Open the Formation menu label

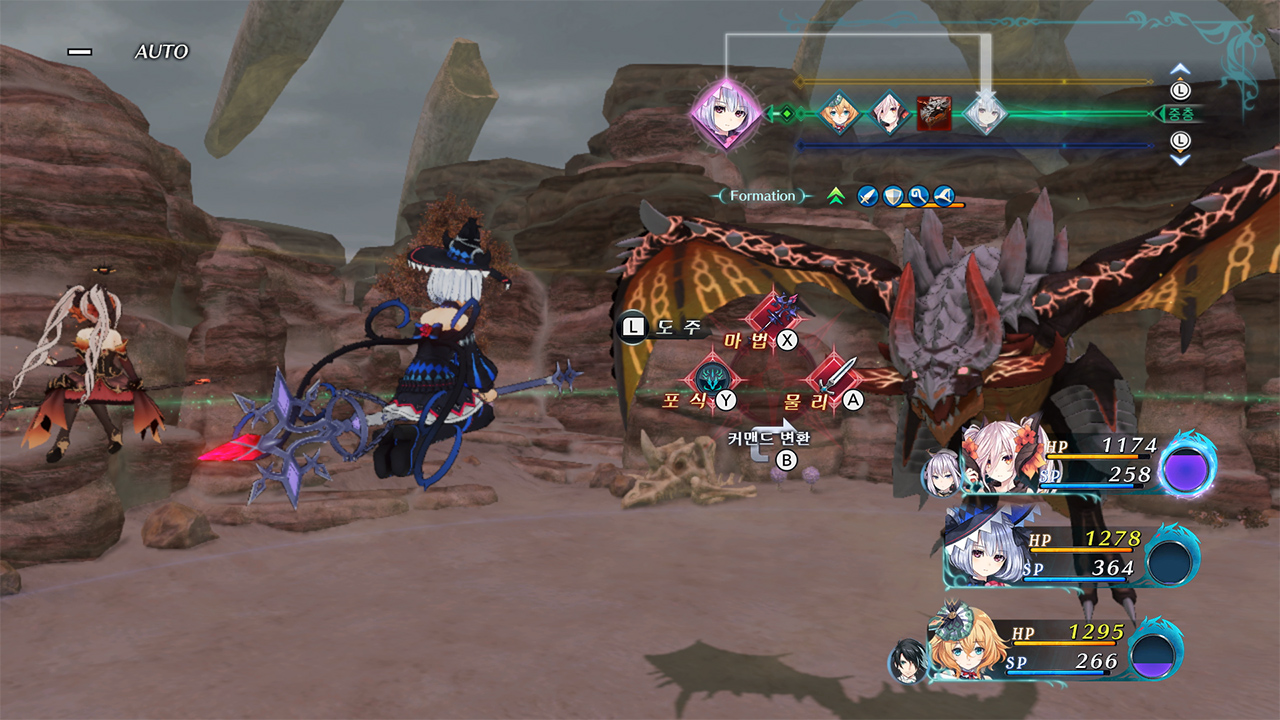[764, 194]
